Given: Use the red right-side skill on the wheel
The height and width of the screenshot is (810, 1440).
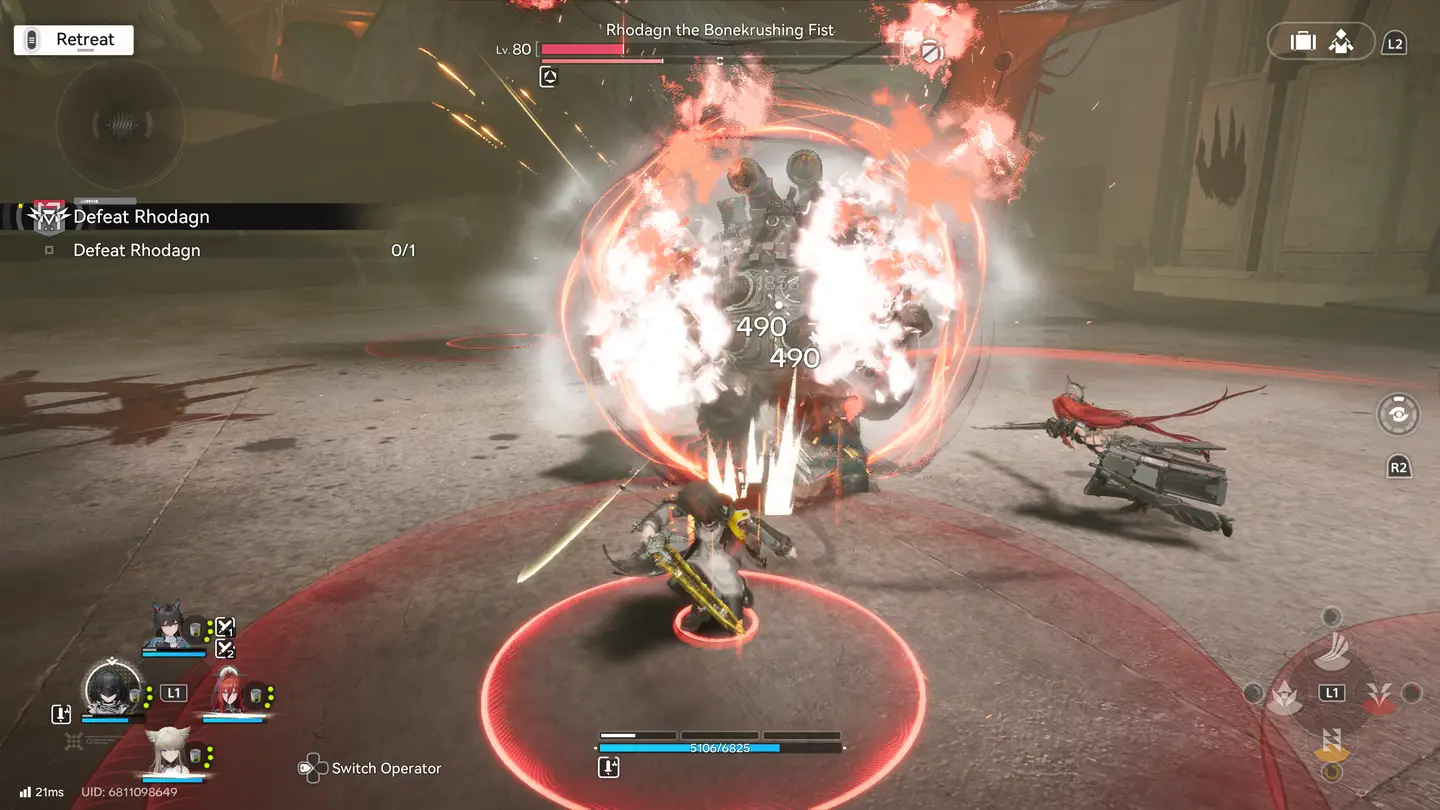Looking at the screenshot, I should (1378, 695).
